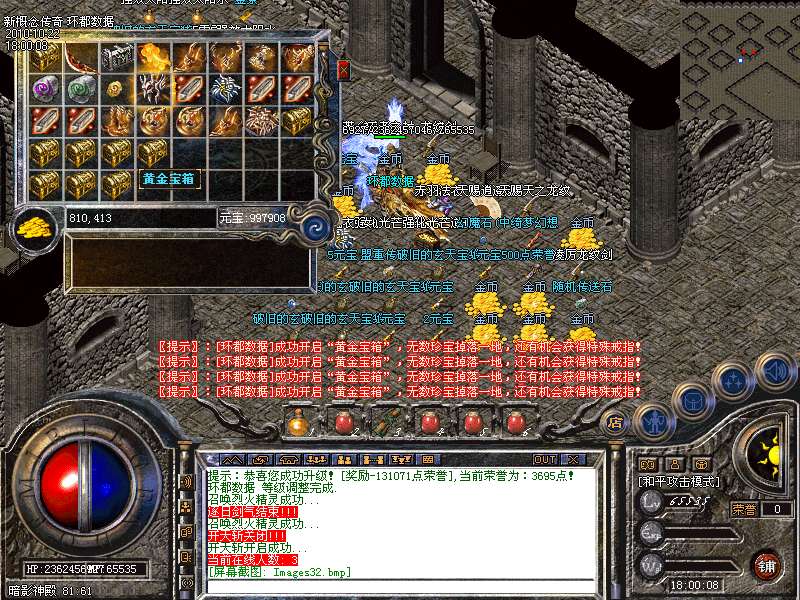Image resolution: width=800 pixels, height=600 pixels.
Task: Use the orange potion in belt slot 1
Action: tap(297, 423)
